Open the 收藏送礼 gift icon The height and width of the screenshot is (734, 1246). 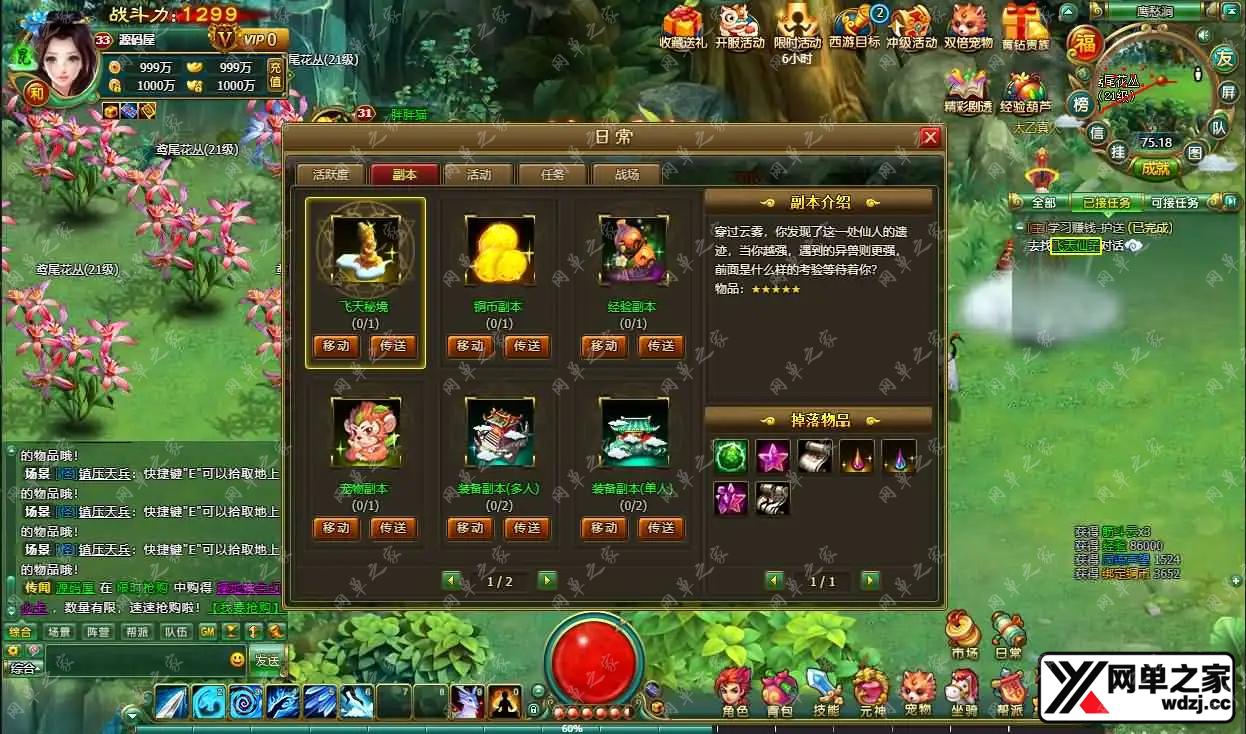(x=684, y=27)
